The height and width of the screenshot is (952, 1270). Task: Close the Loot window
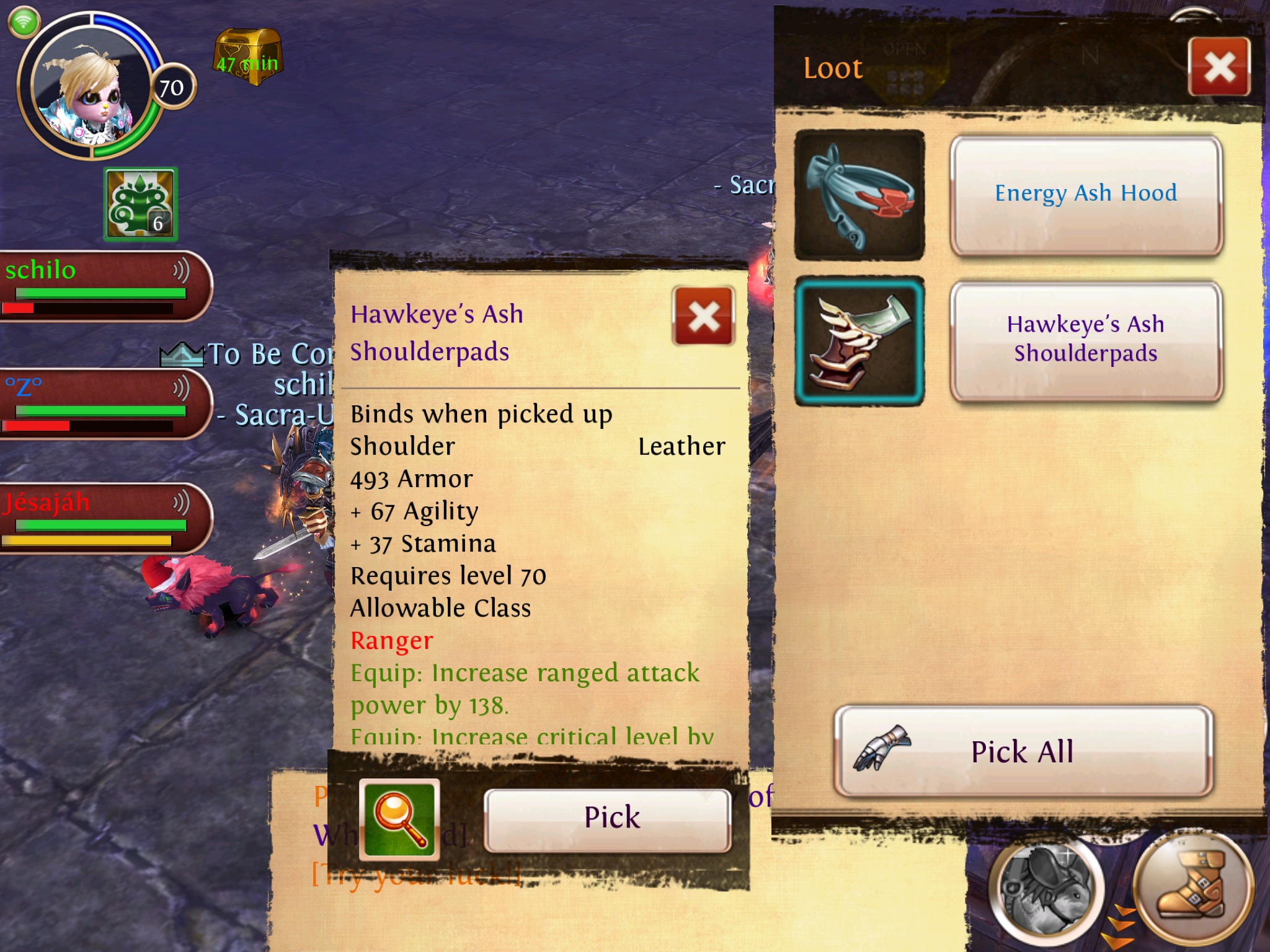point(1219,66)
